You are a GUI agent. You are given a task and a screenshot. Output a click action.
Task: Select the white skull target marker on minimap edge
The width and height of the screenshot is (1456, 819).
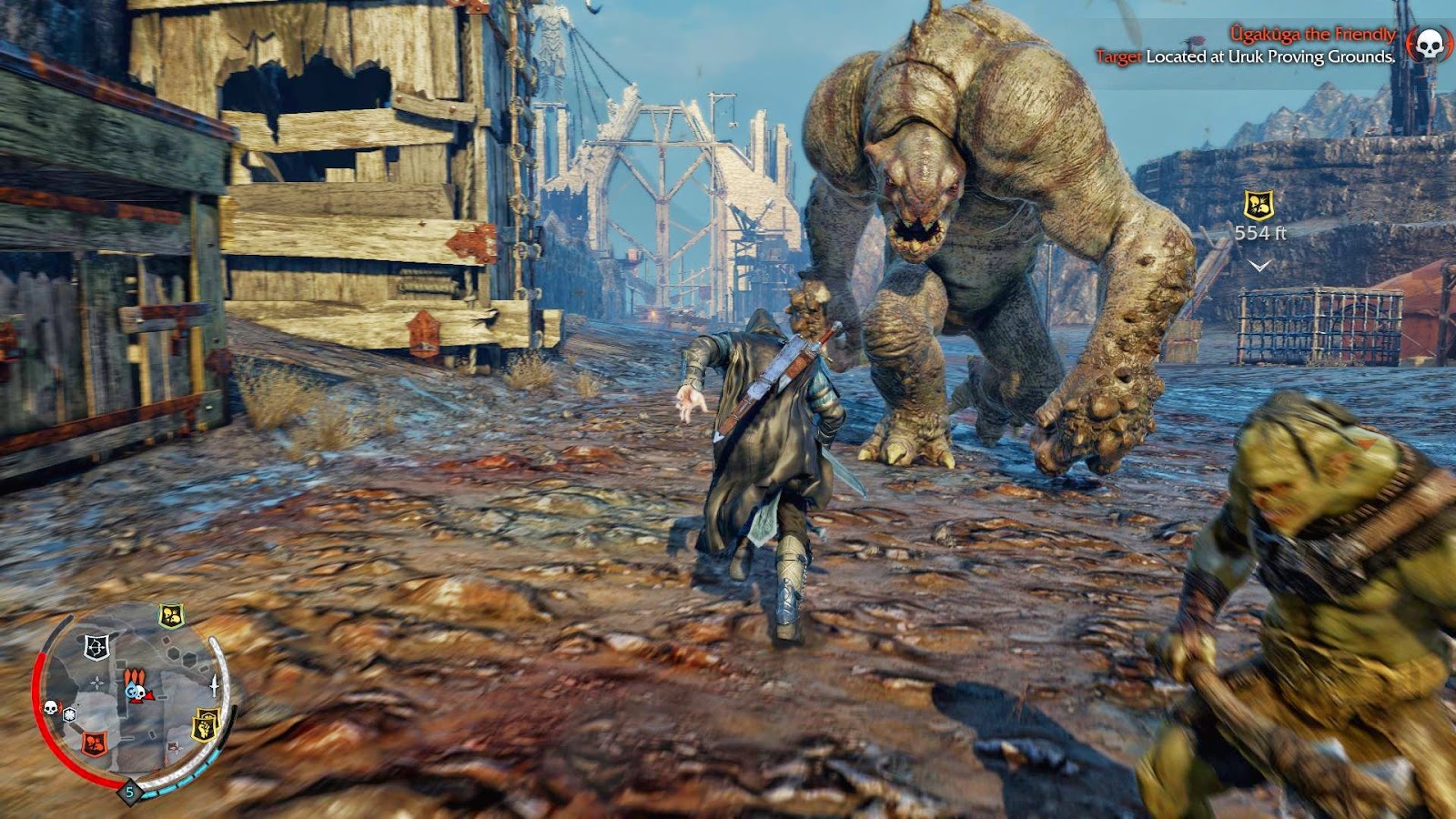click(51, 706)
